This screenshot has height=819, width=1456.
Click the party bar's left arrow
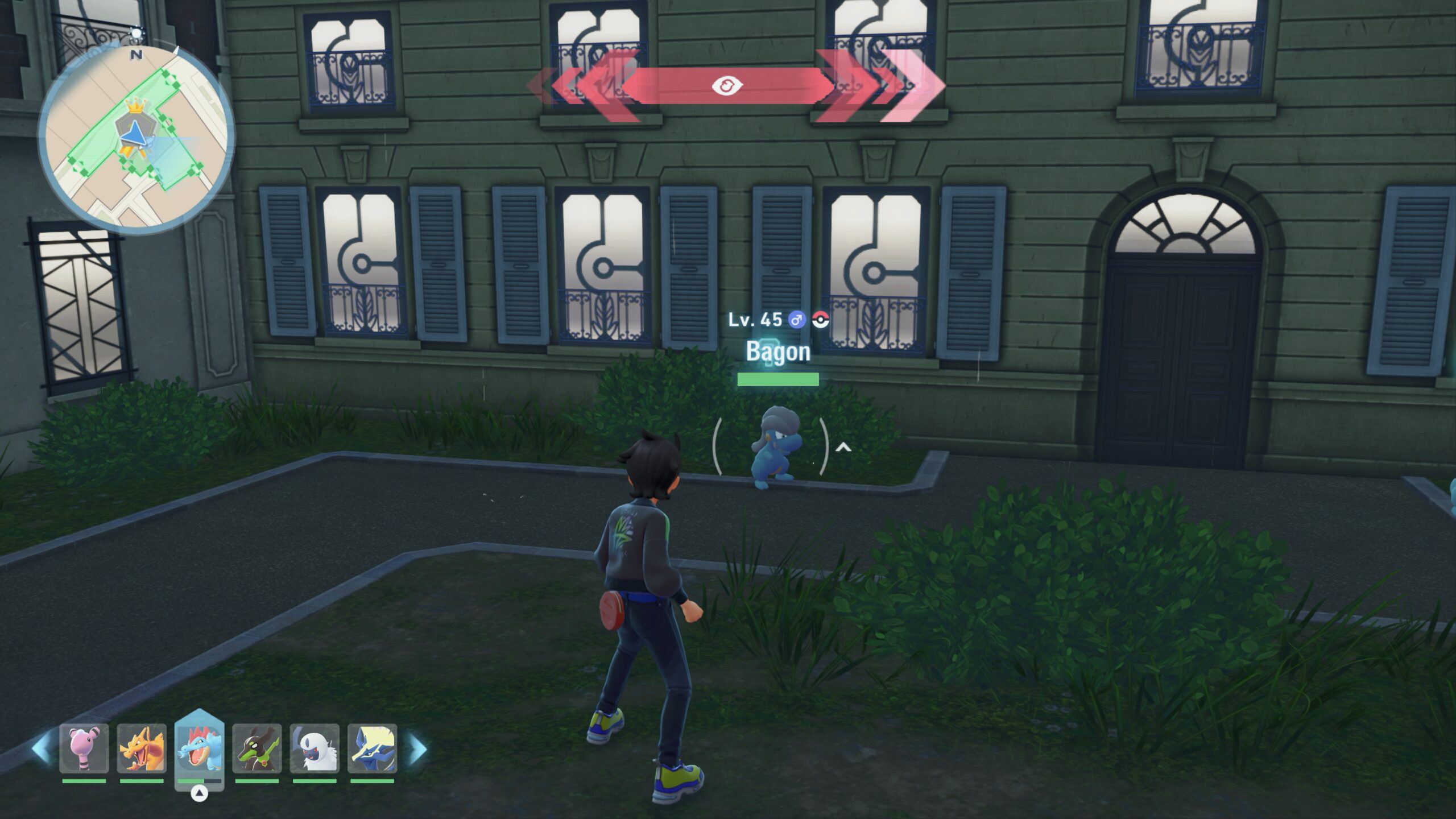pos(41,748)
